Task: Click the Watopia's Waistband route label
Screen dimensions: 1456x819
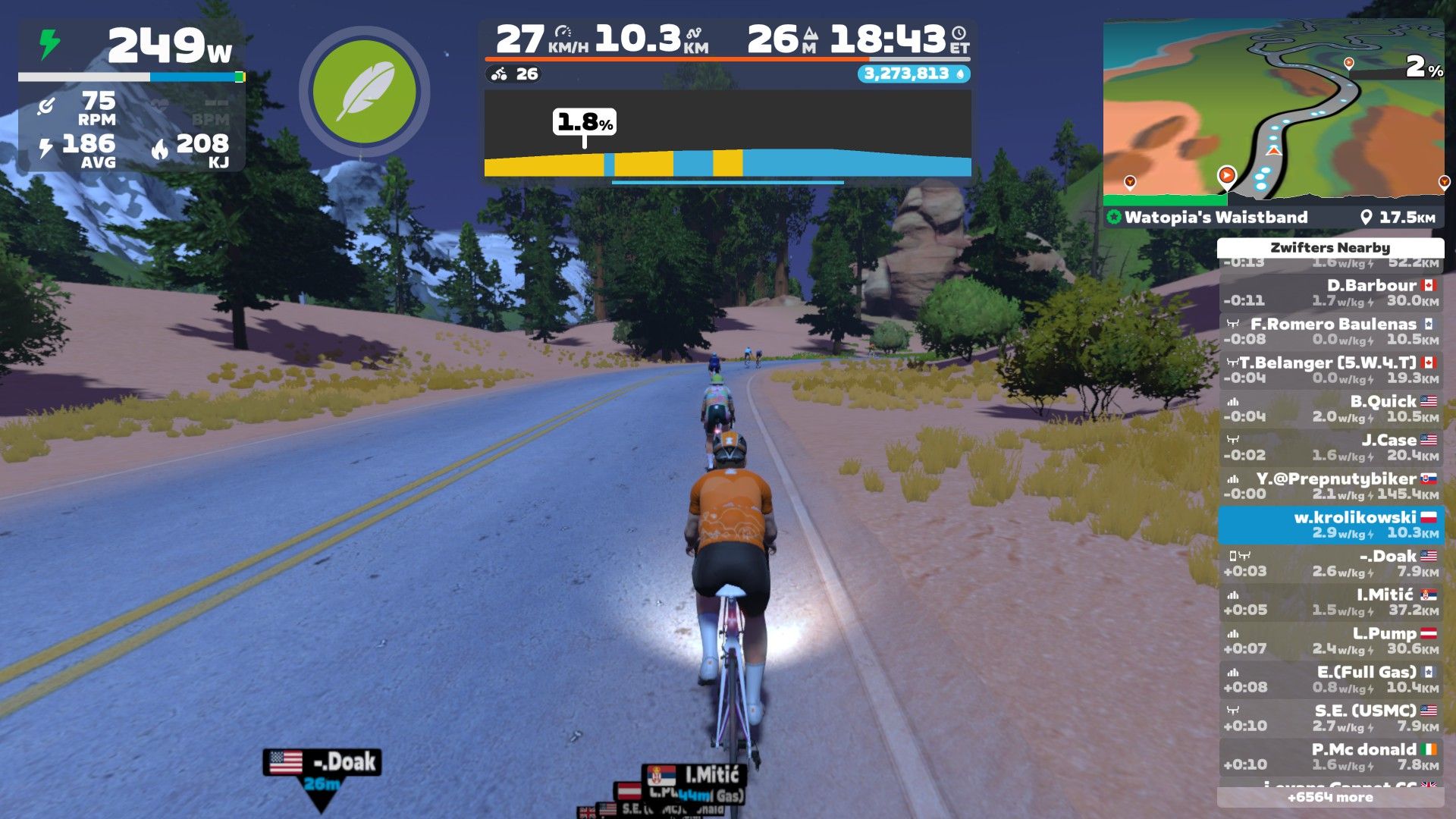Action: tap(1216, 218)
